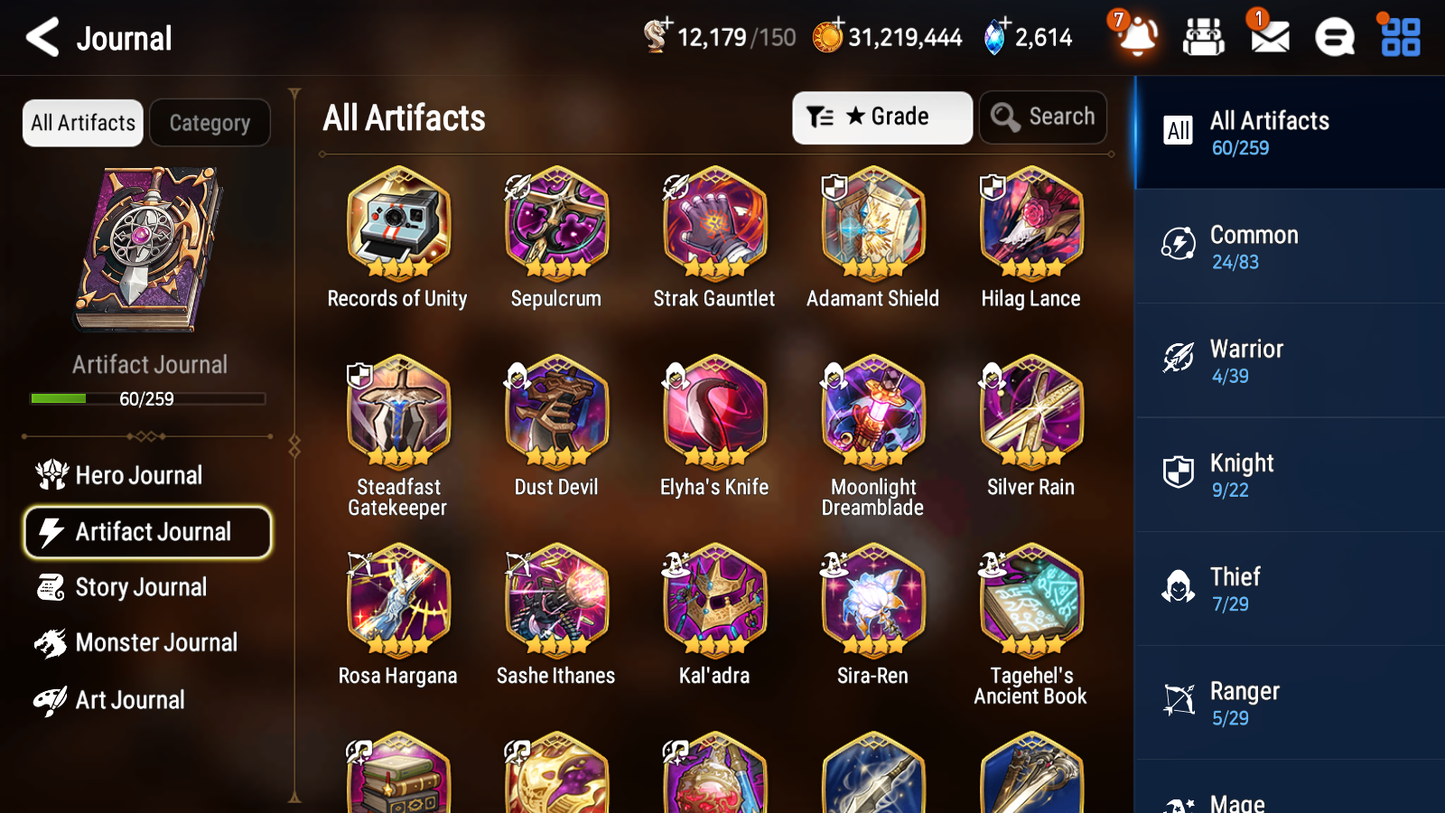The height and width of the screenshot is (813, 1445).
Task: Open the mailbox with unread message
Action: [x=1267, y=36]
